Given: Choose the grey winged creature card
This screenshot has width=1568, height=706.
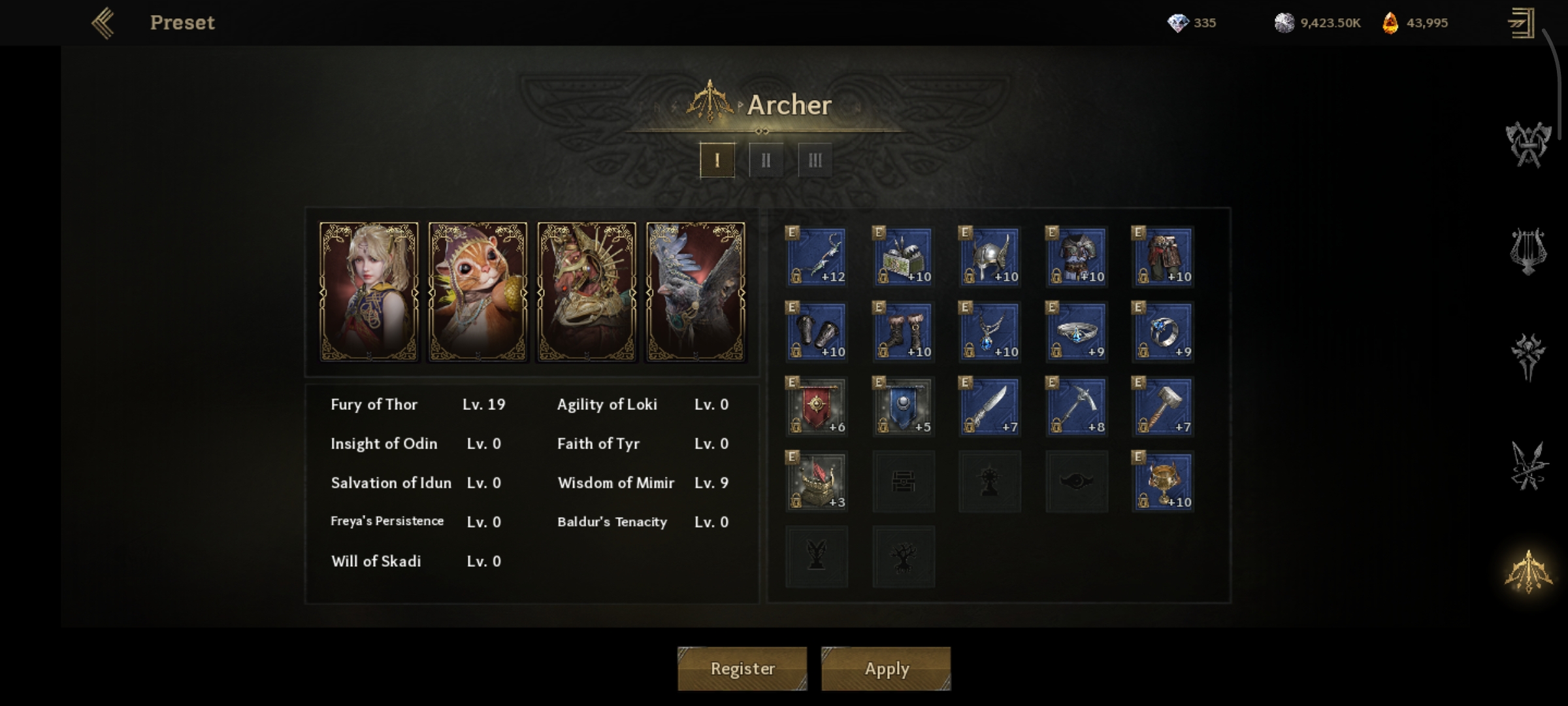Looking at the screenshot, I should pyautogui.click(x=695, y=292).
